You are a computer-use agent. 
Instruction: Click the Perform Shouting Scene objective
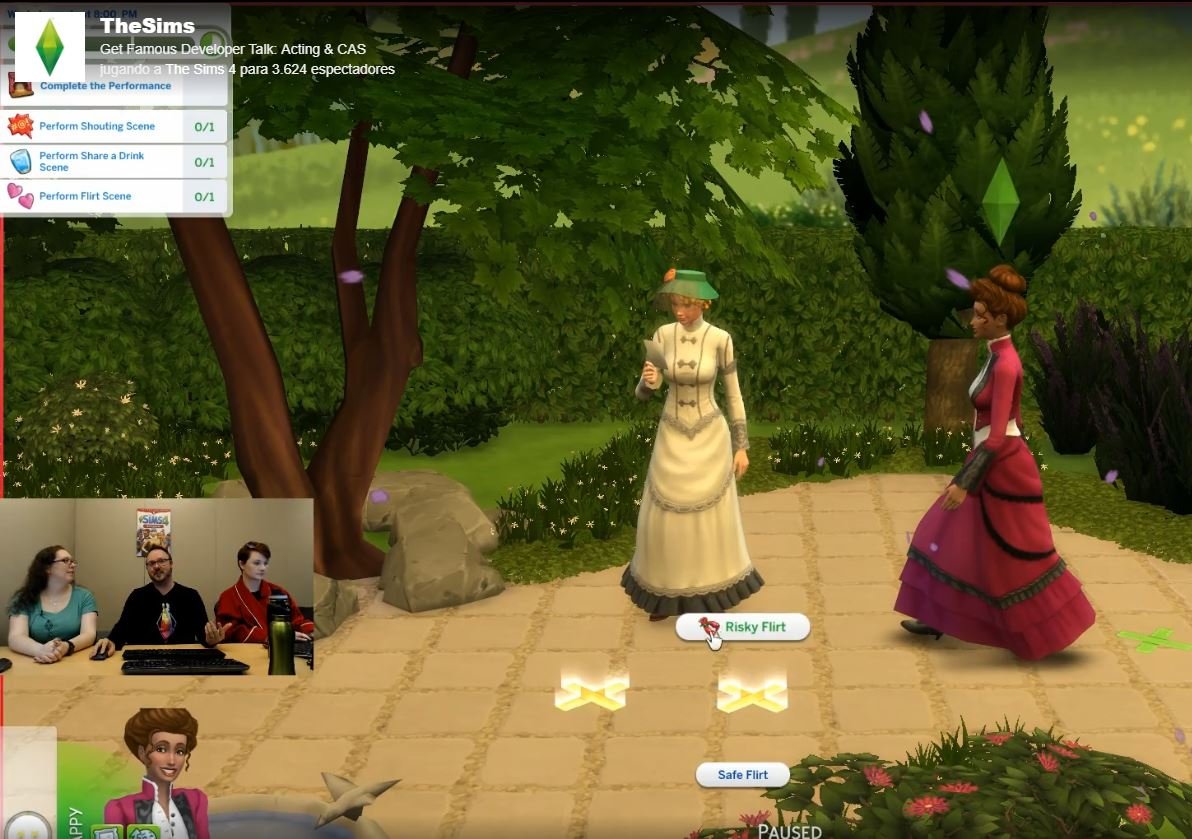pos(97,127)
